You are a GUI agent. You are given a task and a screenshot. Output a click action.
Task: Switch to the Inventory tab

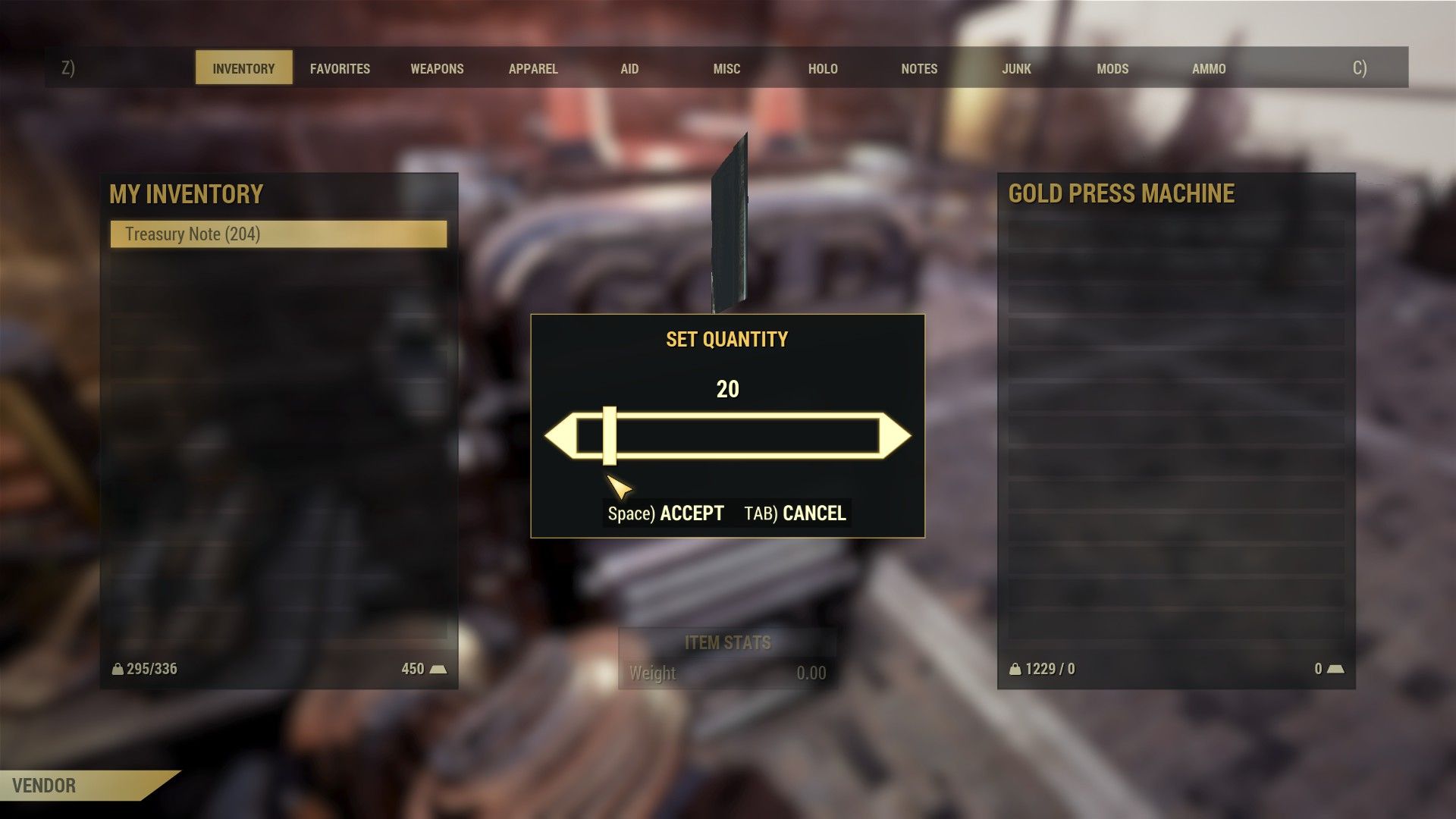(243, 68)
